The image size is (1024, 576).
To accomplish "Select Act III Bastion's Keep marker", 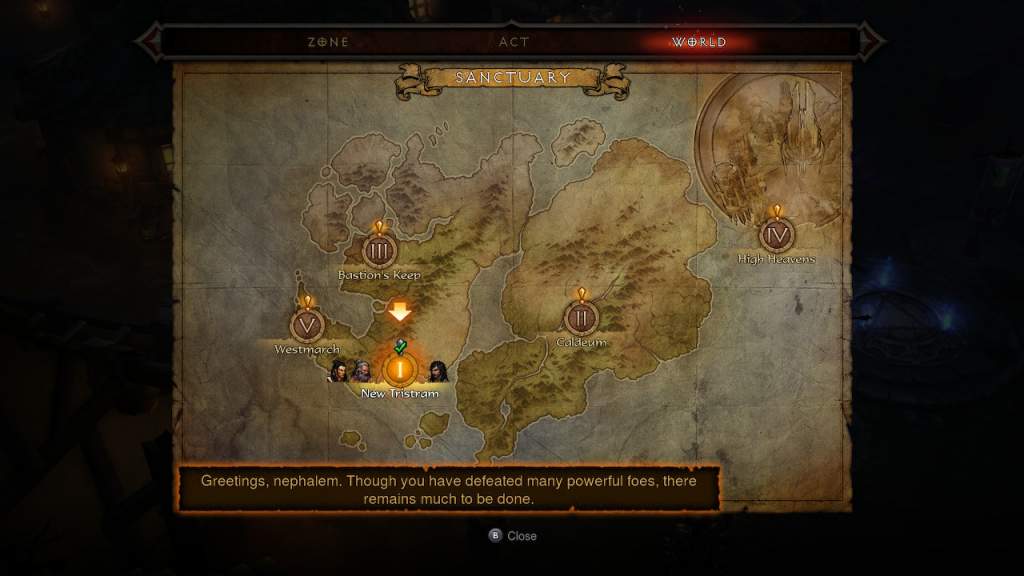I will coord(378,250).
